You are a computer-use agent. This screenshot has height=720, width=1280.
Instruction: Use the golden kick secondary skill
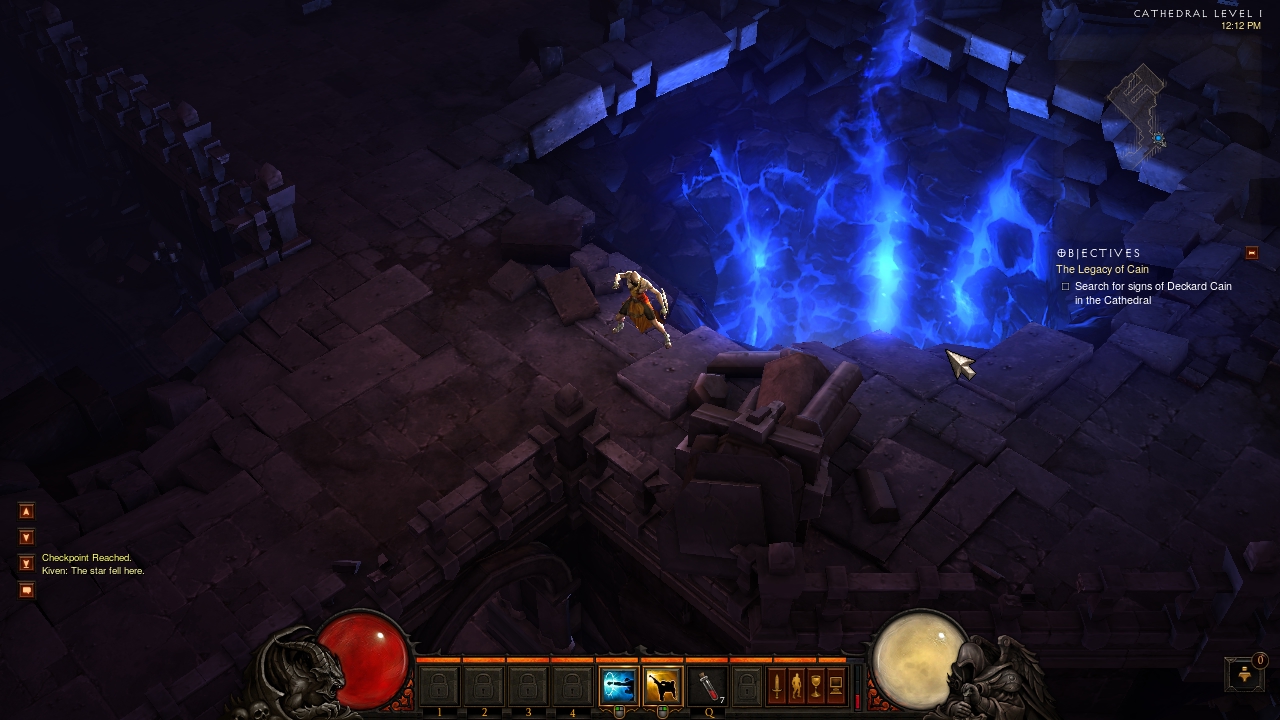pos(662,686)
